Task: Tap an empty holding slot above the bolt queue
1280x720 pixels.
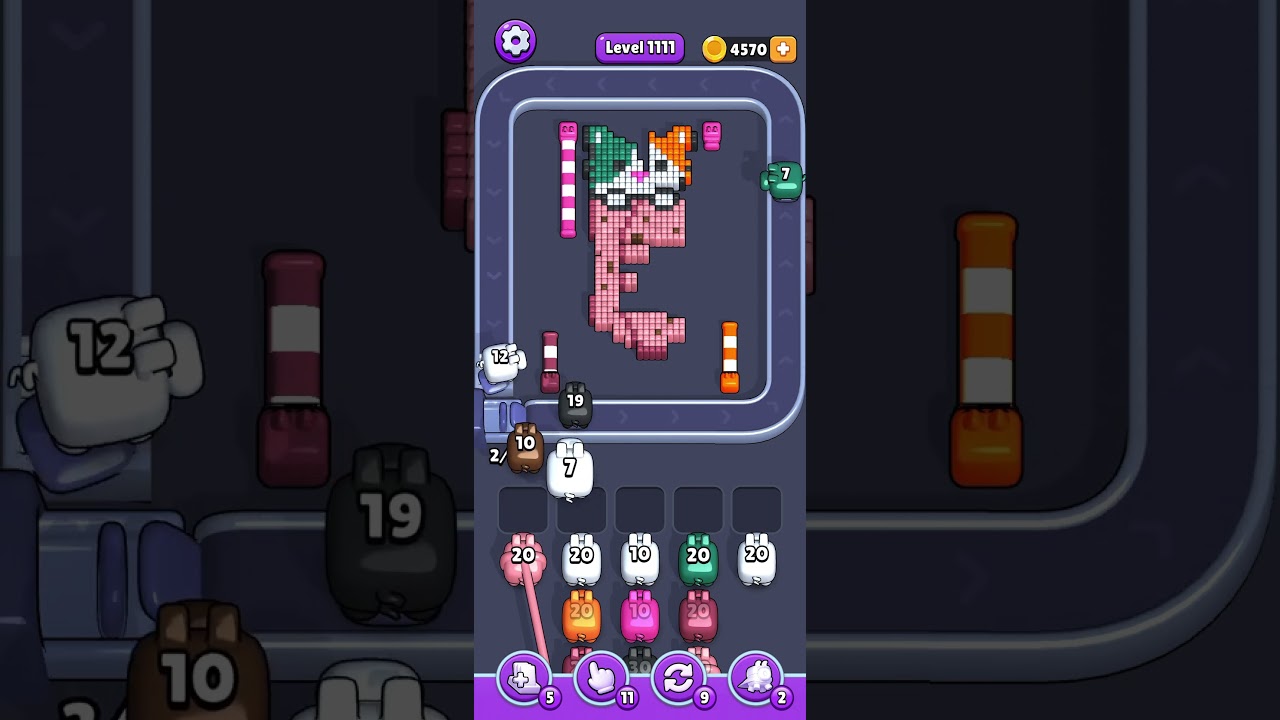Action: click(640, 508)
